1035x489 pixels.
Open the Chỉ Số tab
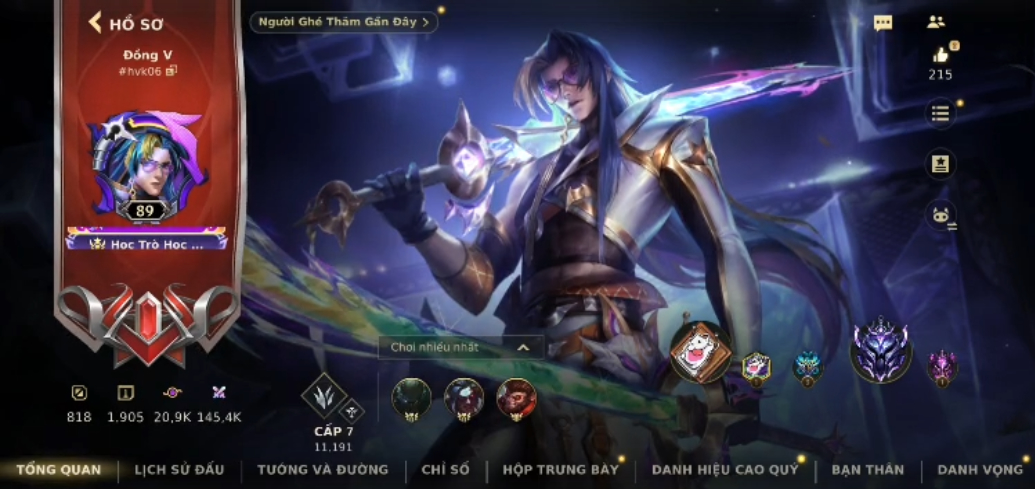pyautogui.click(x=445, y=469)
